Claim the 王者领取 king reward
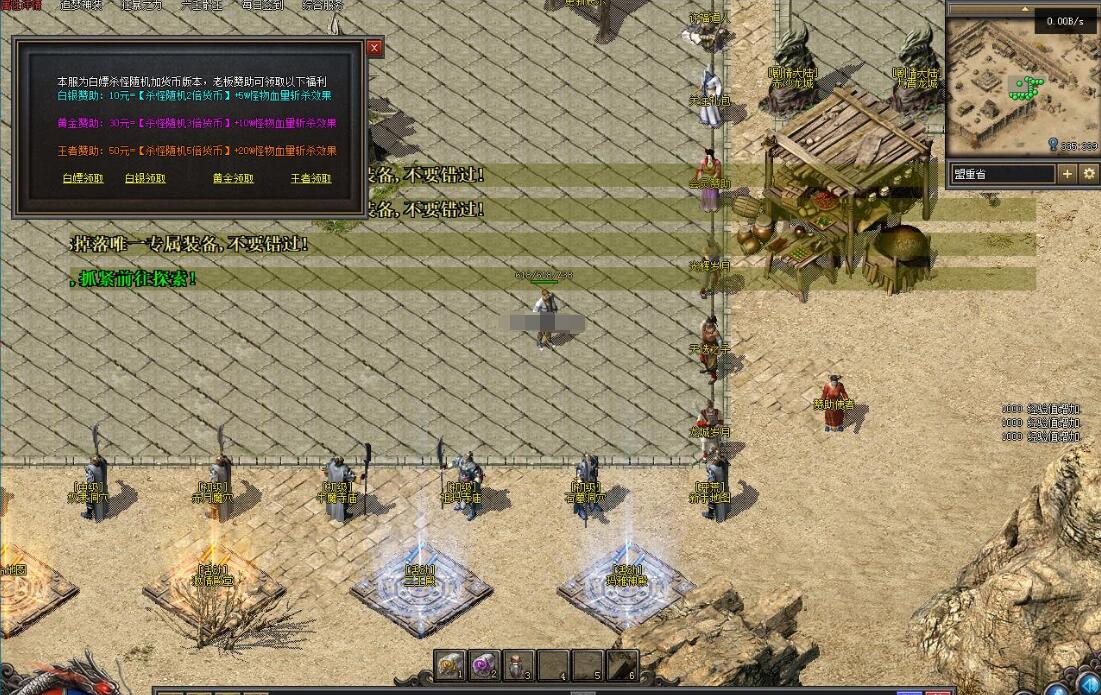The height and width of the screenshot is (695, 1101). (310, 179)
